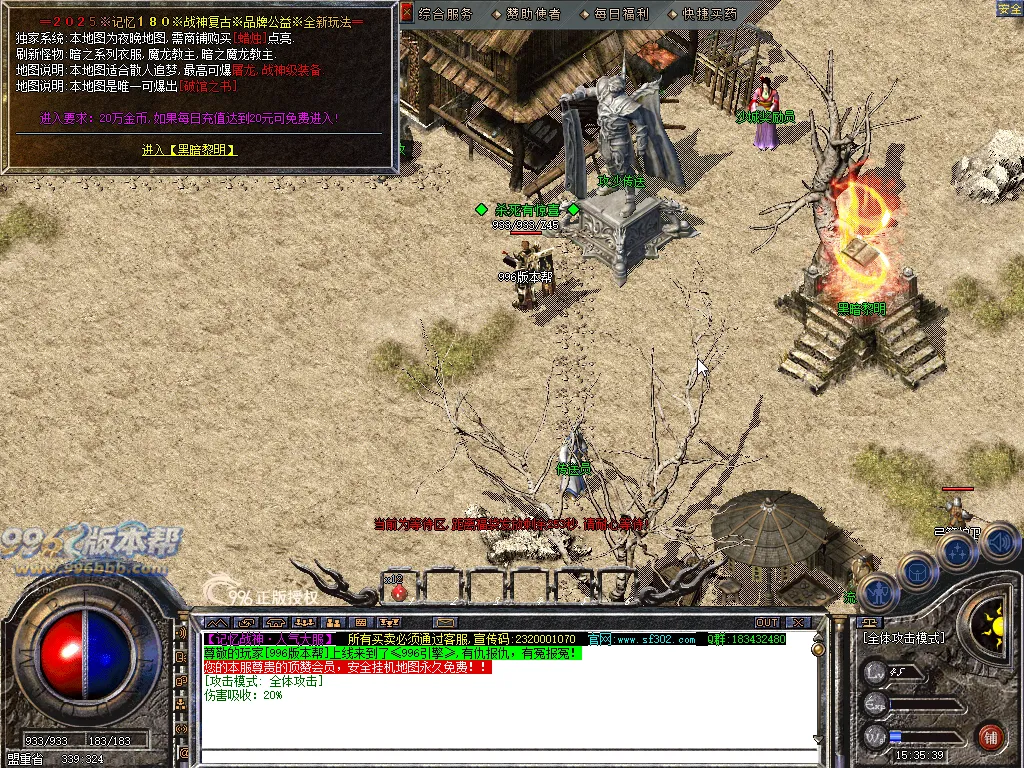Open the character equipment round button

click(877, 590)
